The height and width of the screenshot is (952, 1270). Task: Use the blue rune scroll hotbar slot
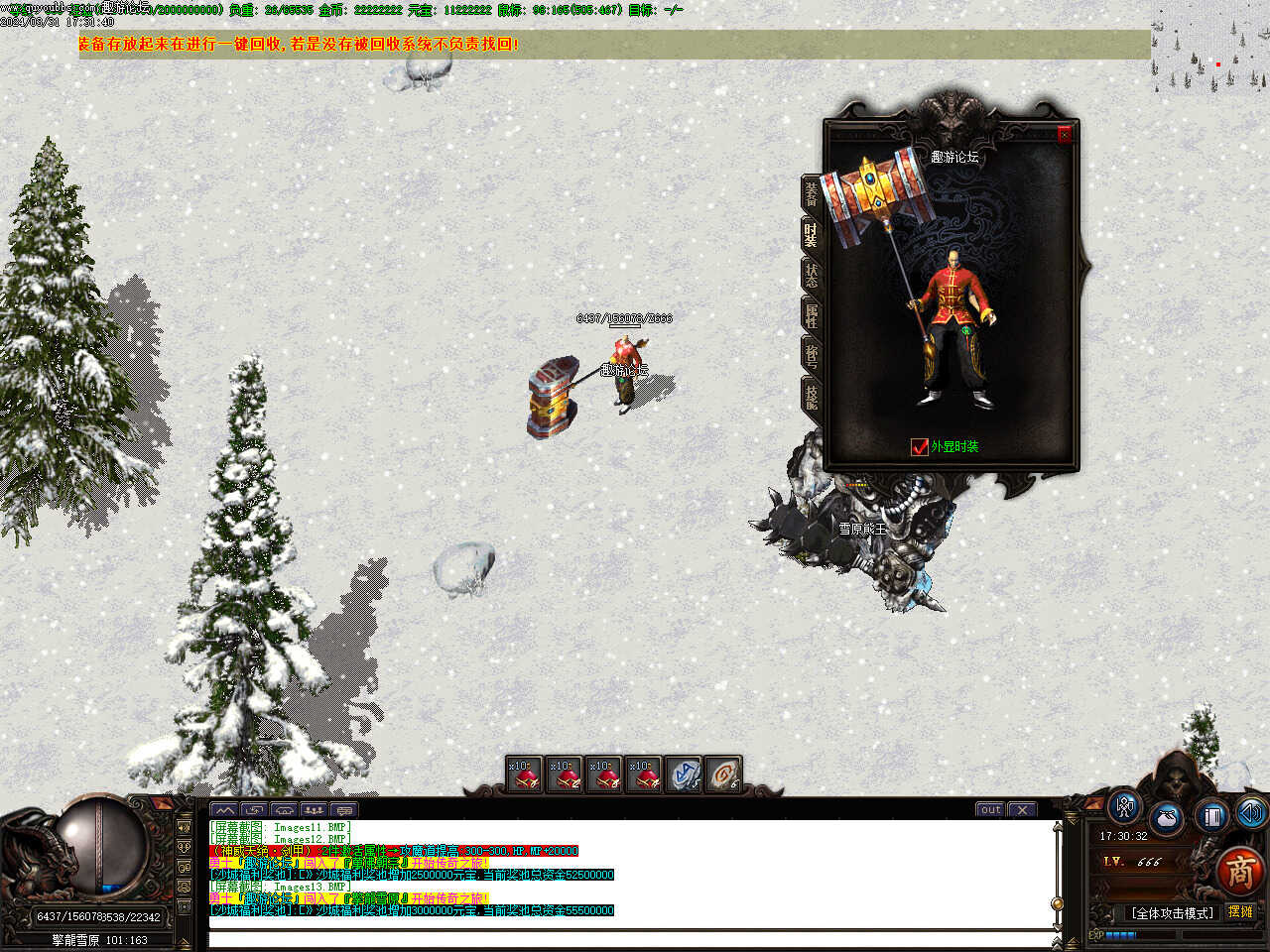683,774
